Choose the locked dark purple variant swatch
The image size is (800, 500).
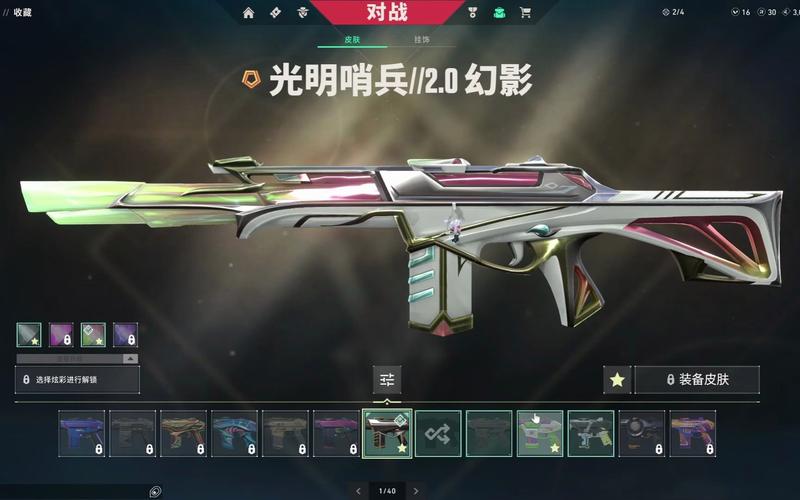click(125, 335)
